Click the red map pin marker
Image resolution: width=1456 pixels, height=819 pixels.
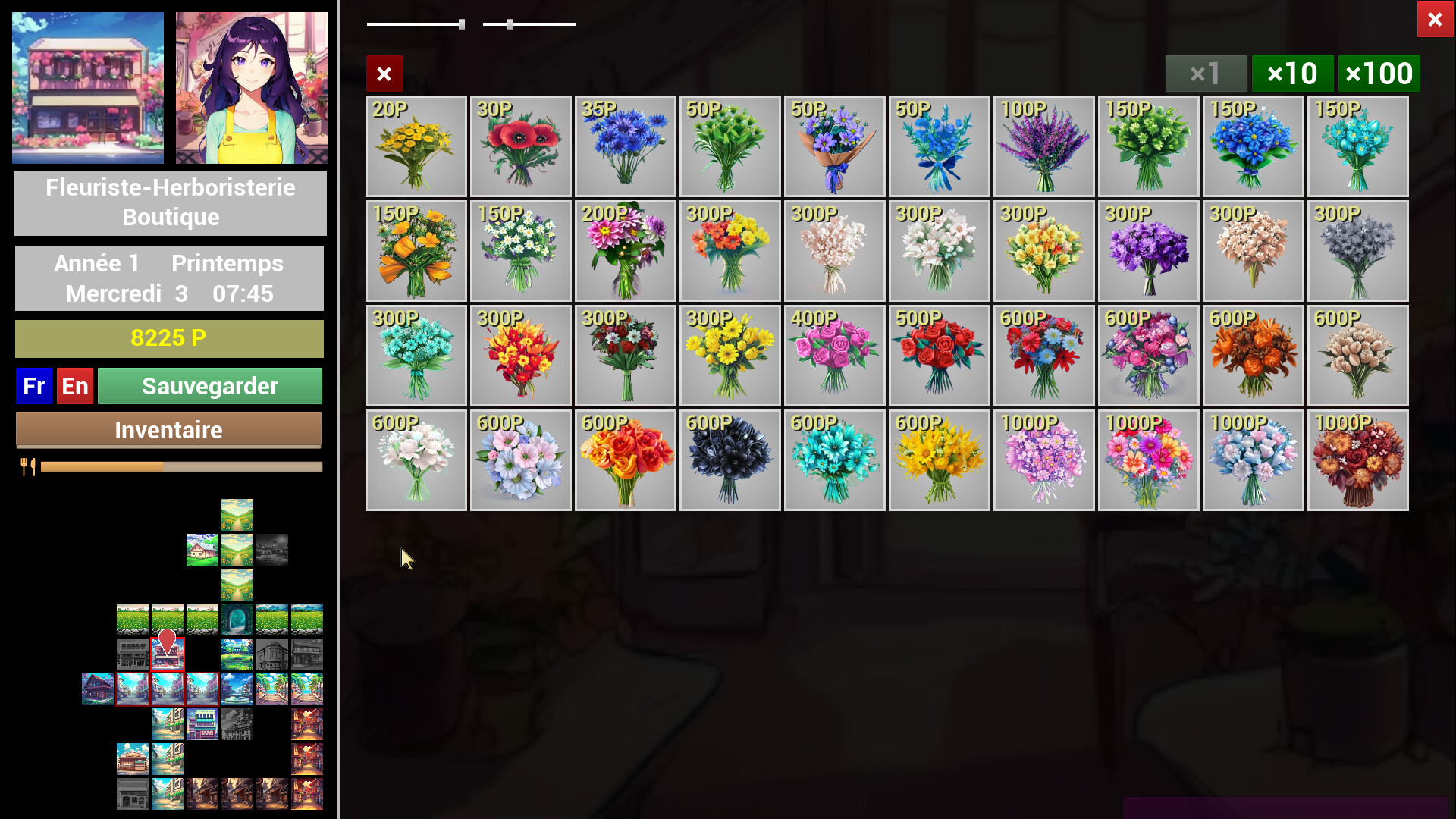167,641
